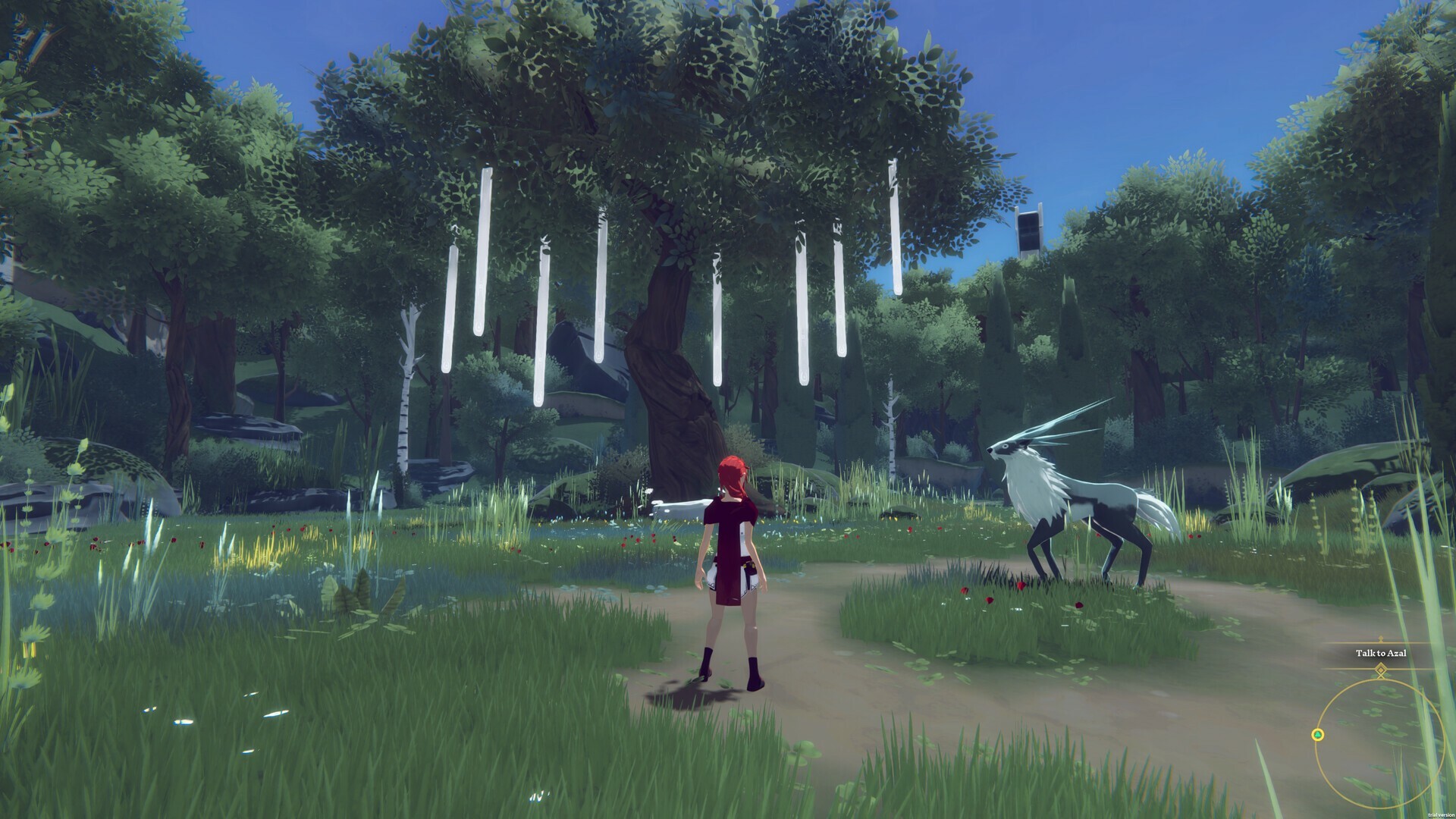
Task: Click the 'Talk to Azal' objective text
Action: coord(1380,653)
